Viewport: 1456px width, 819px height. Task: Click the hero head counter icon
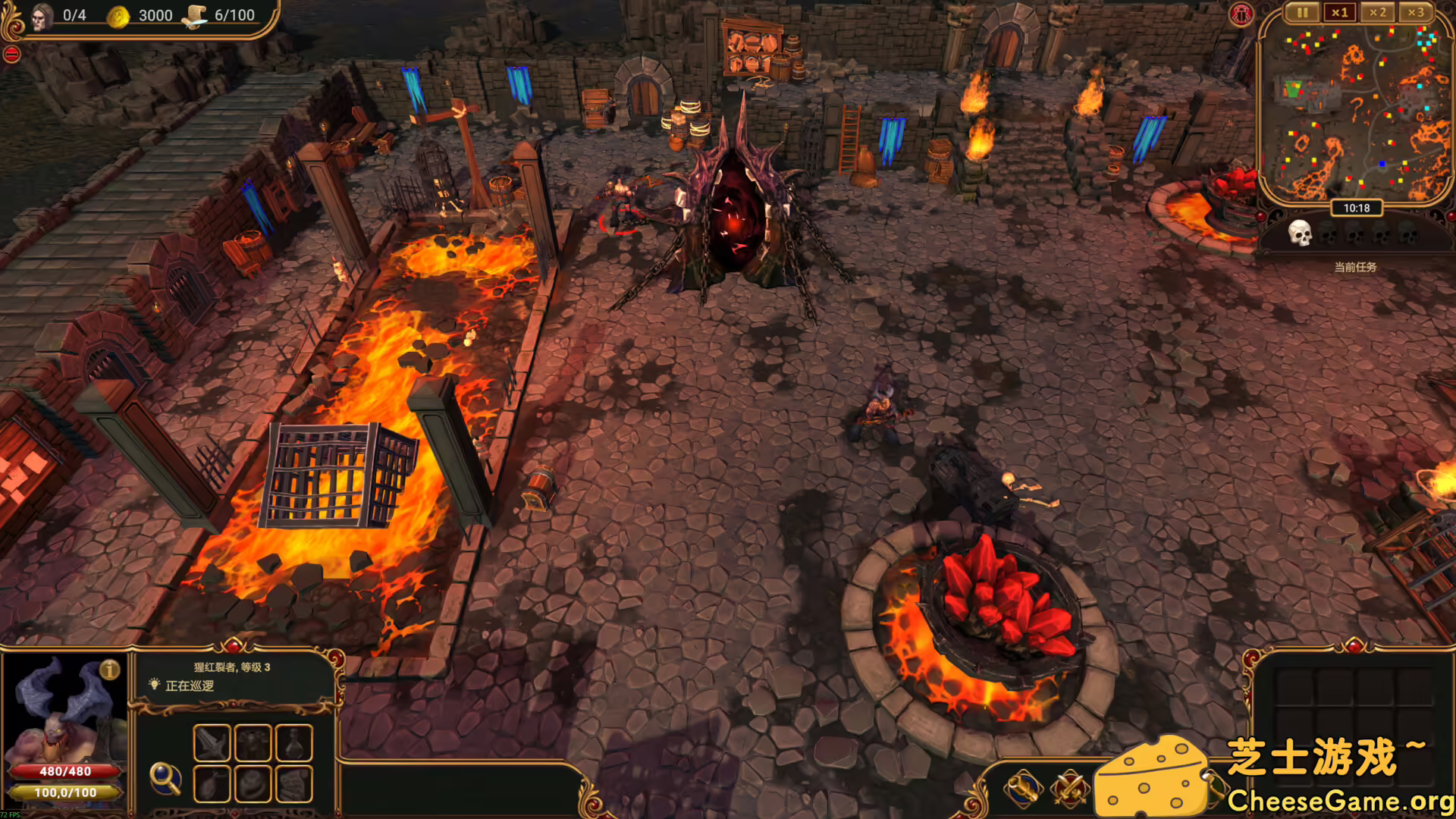[x=42, y=15]
